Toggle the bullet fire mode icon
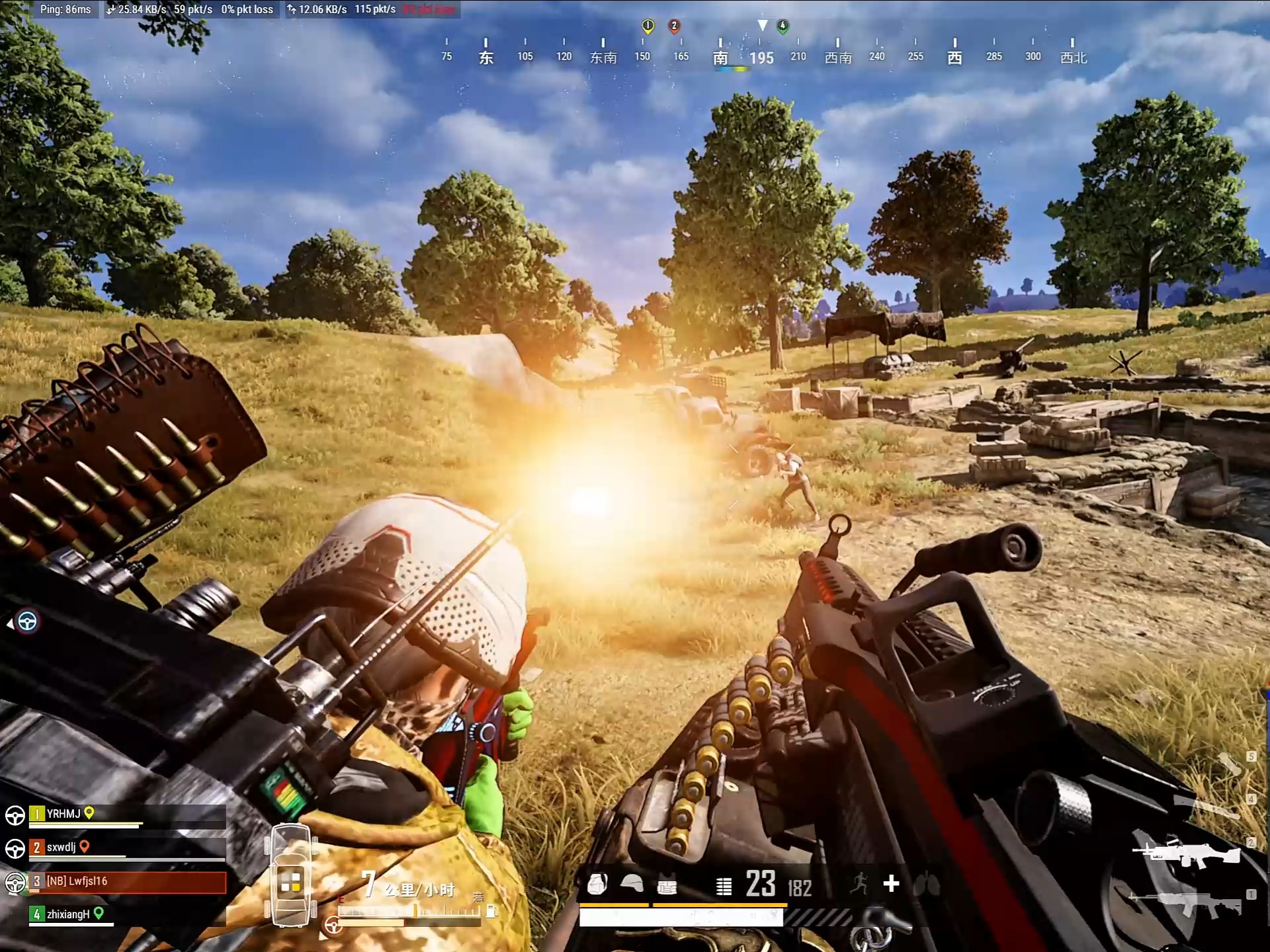Image resolution: width=1270 pixels, height=952 pixels. pos(724,886)
